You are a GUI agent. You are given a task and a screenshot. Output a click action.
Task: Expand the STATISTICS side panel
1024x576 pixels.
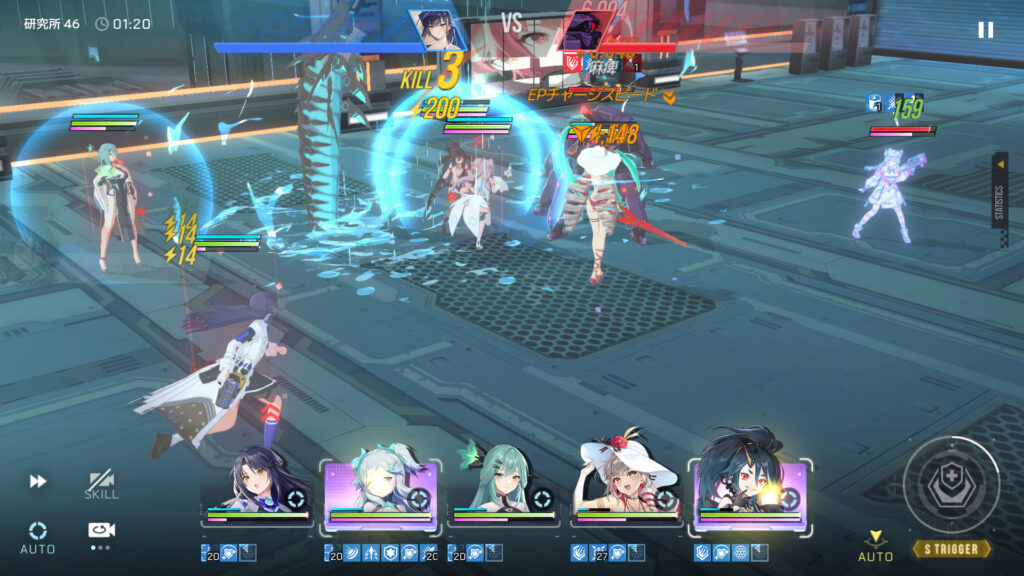pos(999,190)
